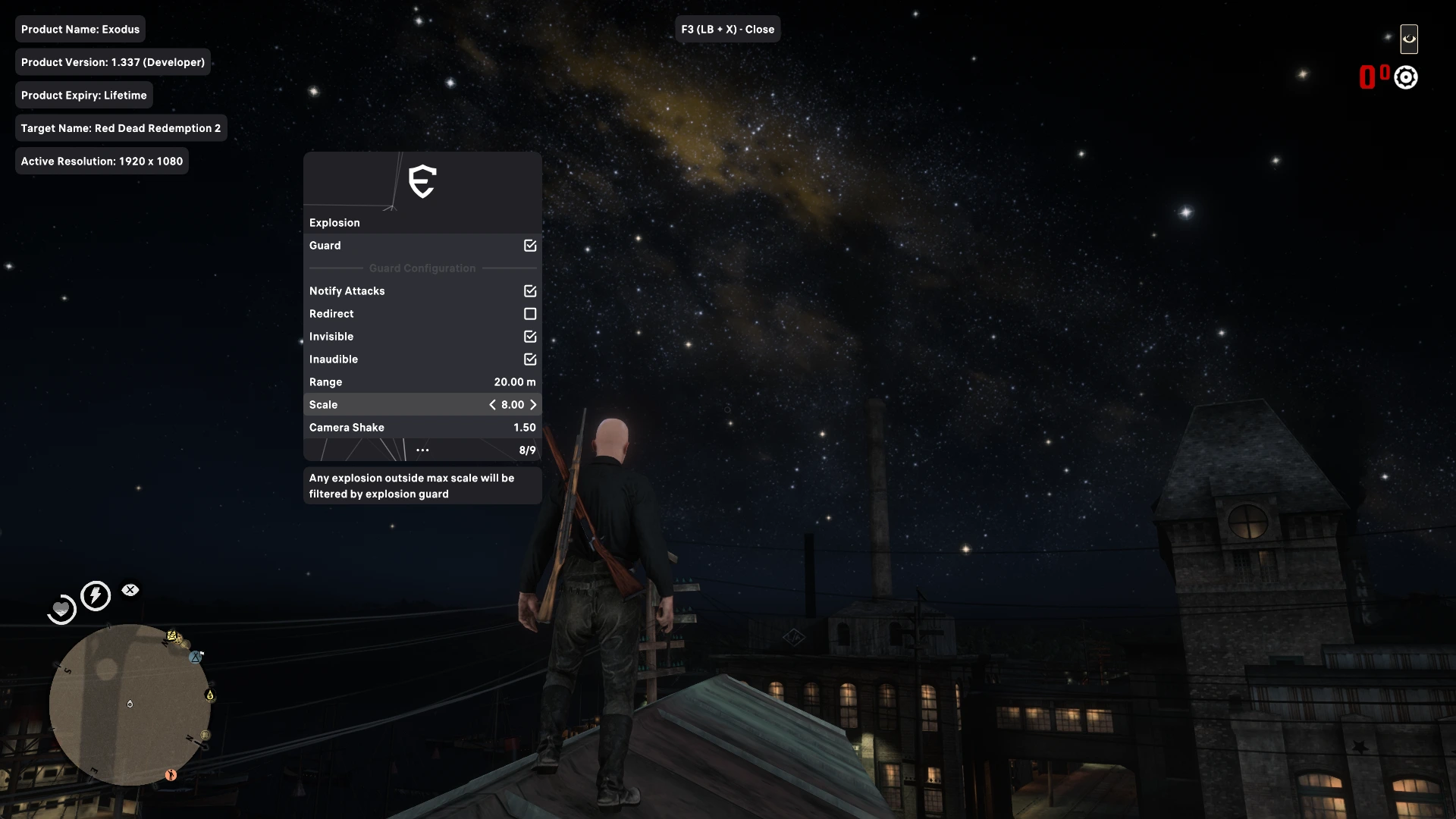Screen dimensions: 1456x819
Task: Select the Range menu row
Action: [x=422, y=382]
